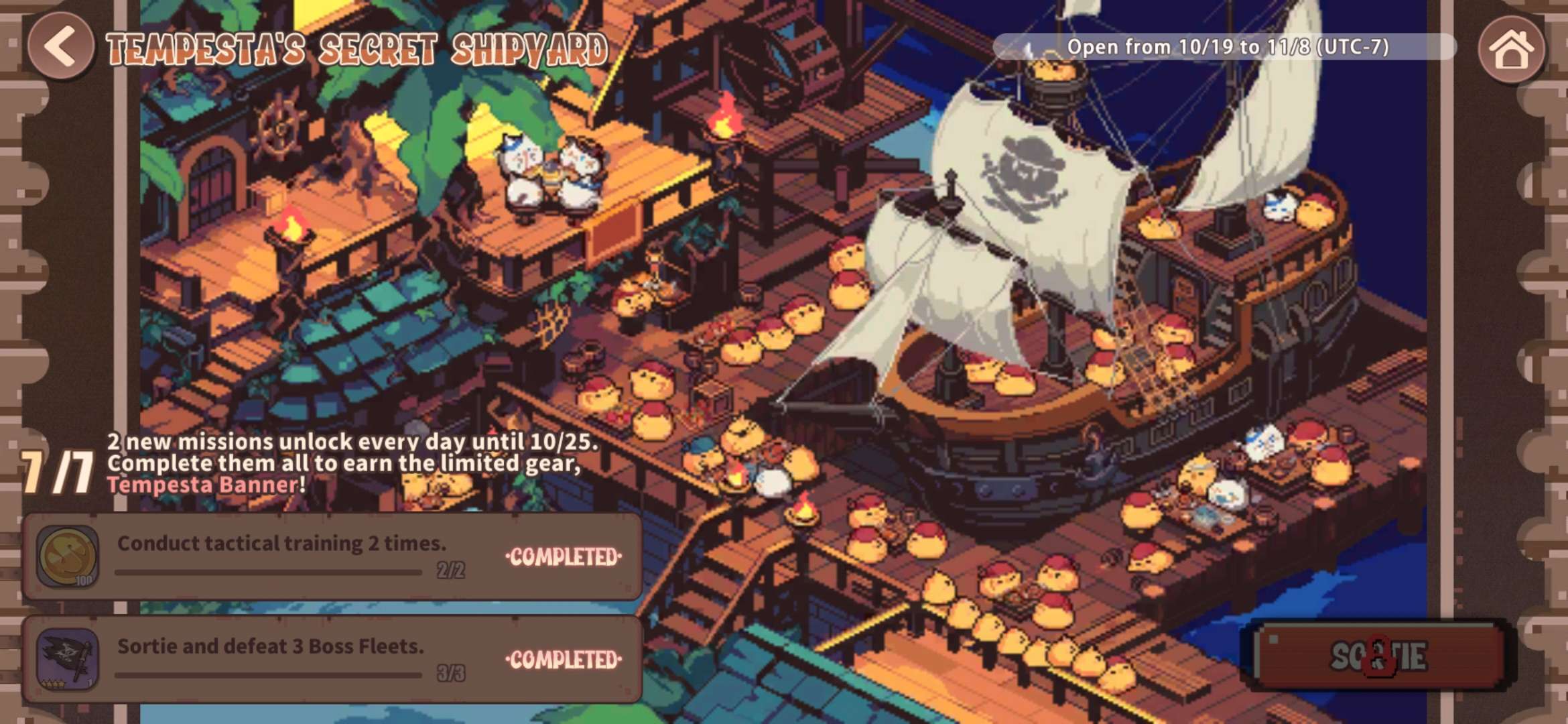Tap the pirate flag reward icon

coord(68,659)
